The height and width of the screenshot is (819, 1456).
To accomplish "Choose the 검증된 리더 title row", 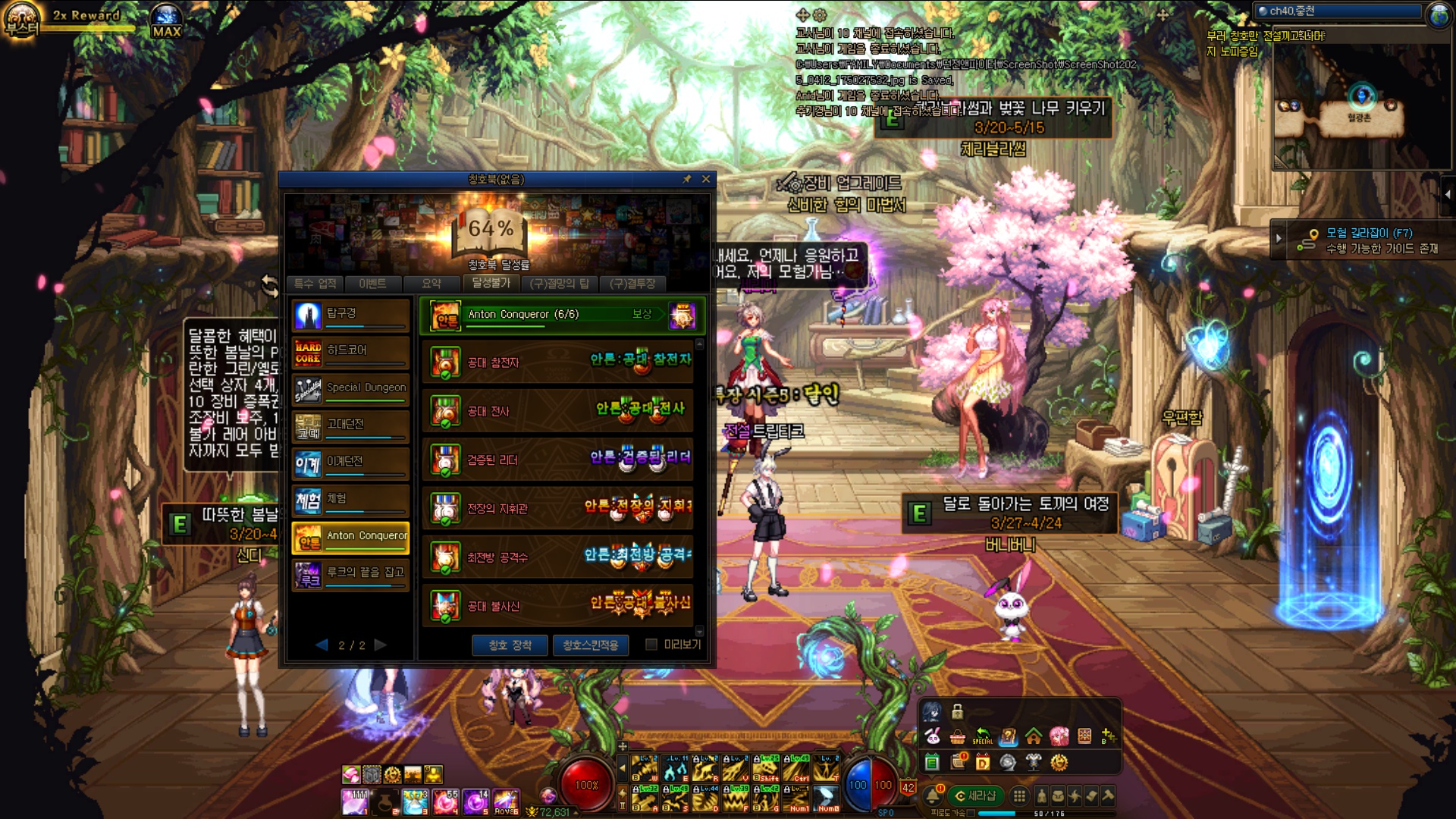I will coord(558,460).
